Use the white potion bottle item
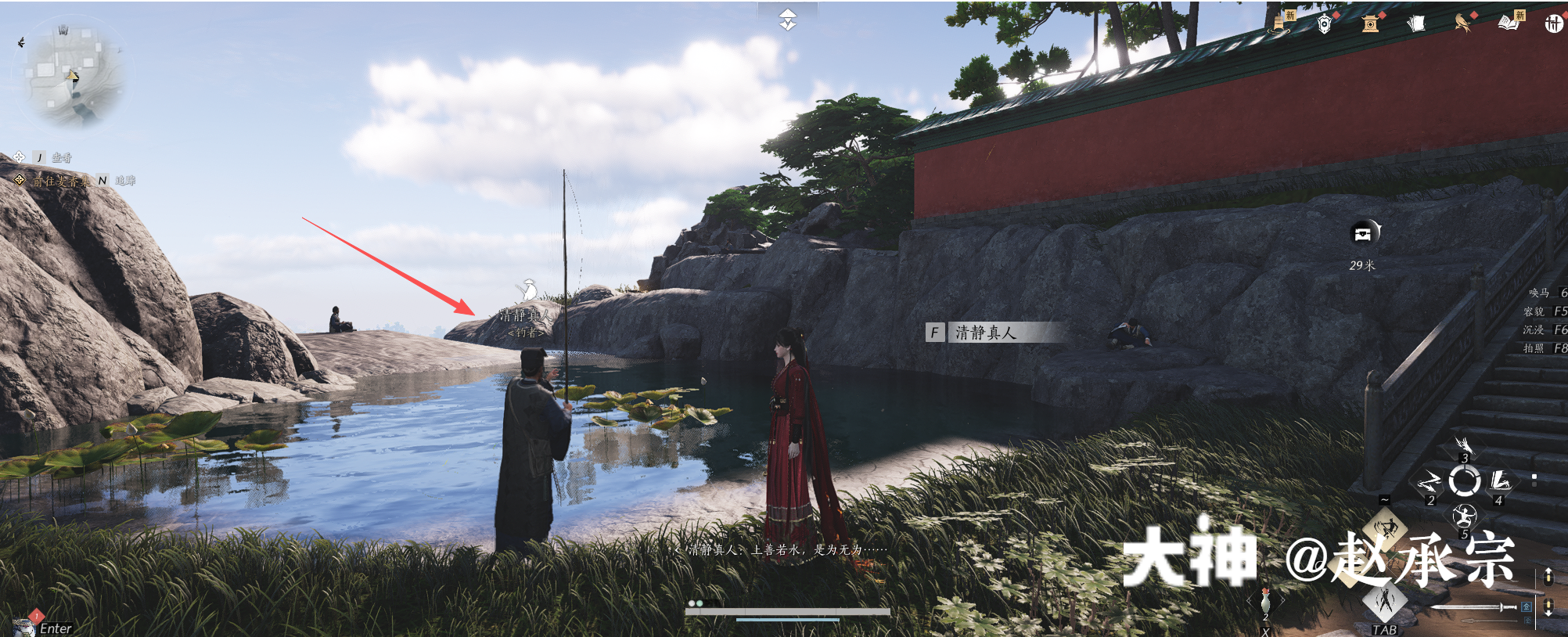The height and width of the screenshot is (637, 1568). pyautogui.click(x=1265, y=601)
